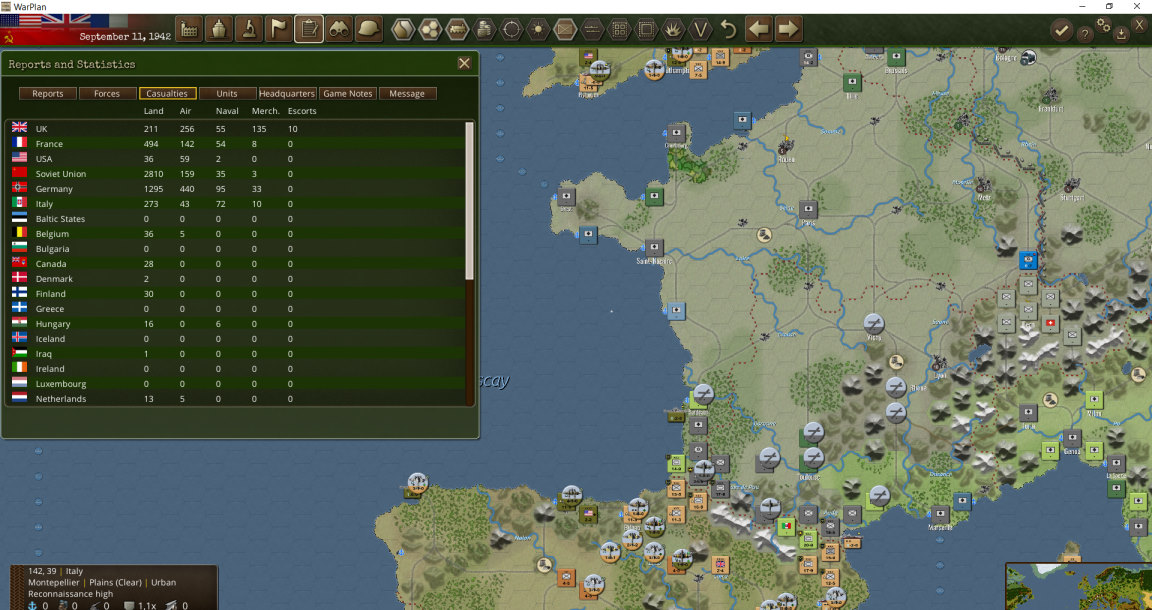Click the factory production toolbar icon
Viewport: 1152px width, 610px height.
point(189,29)
